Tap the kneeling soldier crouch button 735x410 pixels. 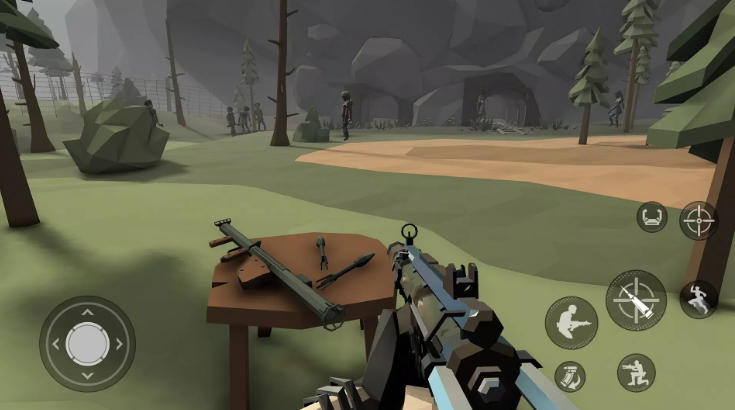[x=636, y=372]
